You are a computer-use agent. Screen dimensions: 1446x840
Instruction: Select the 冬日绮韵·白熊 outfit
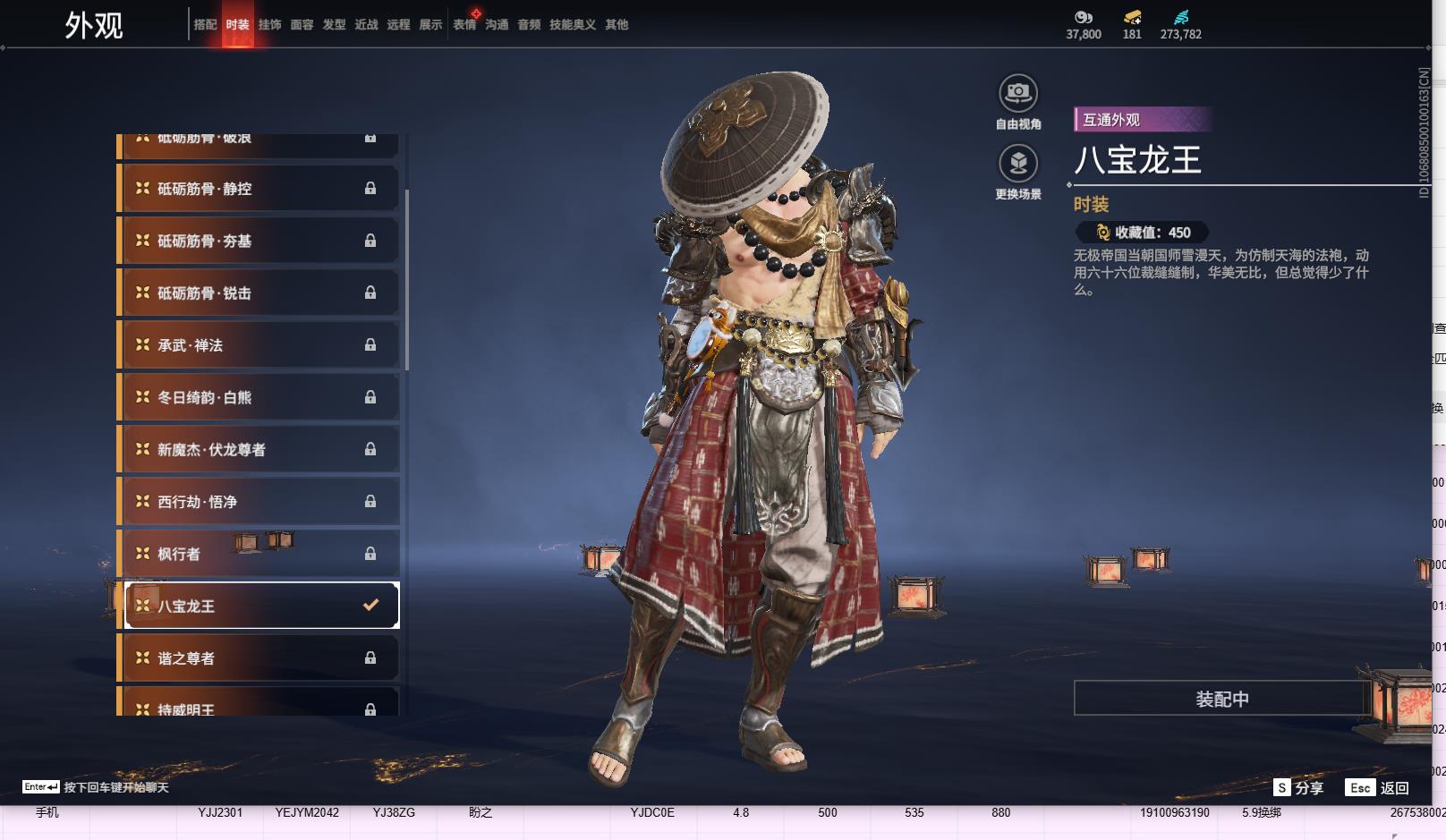259,397
